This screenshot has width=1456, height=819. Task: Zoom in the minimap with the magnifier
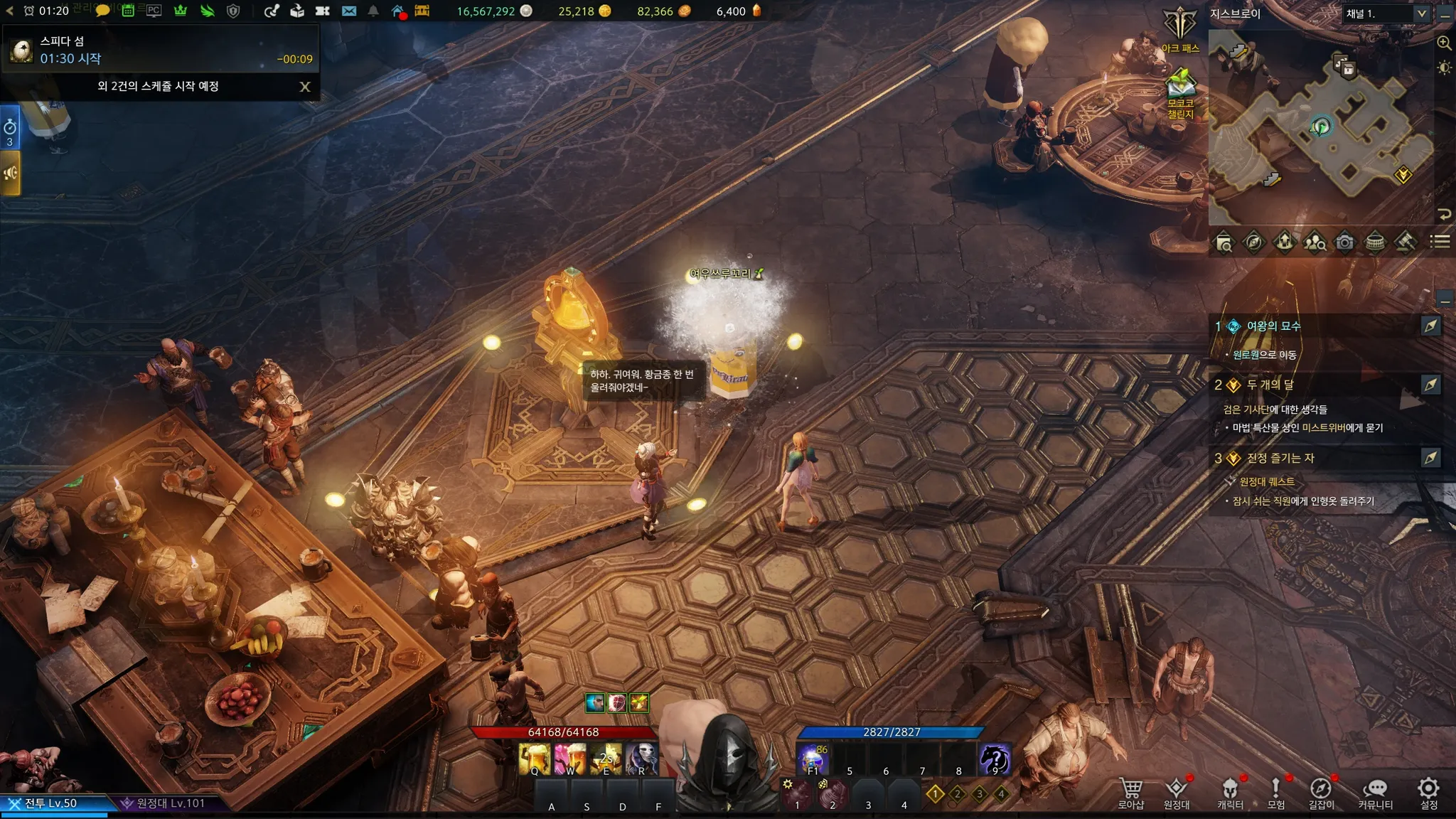coord(1444,43)
